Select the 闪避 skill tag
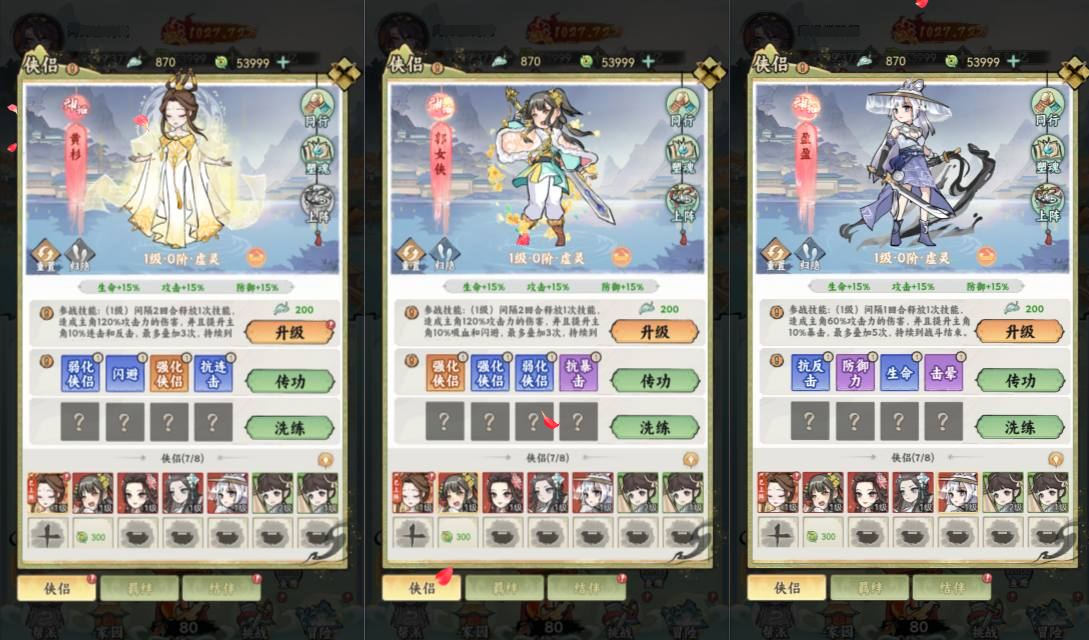Viewport: 1089px width, 640px height. coord(124,373)
